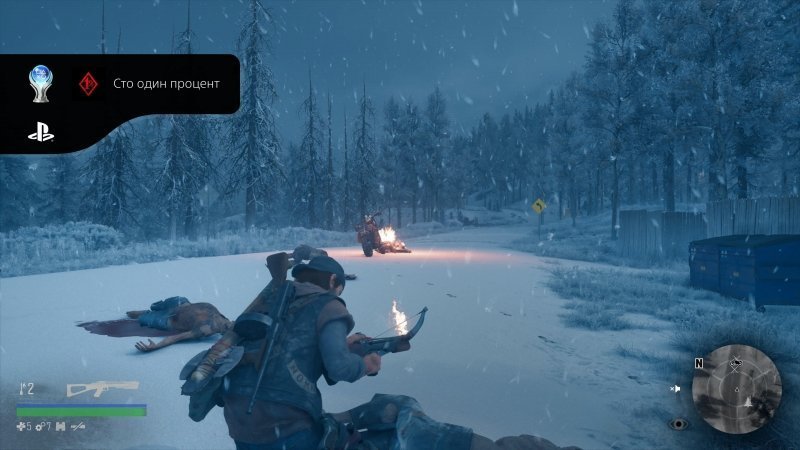Click the motorcycle marker on the minimap
Screen dimensions: 800x450
click(737, 363)
